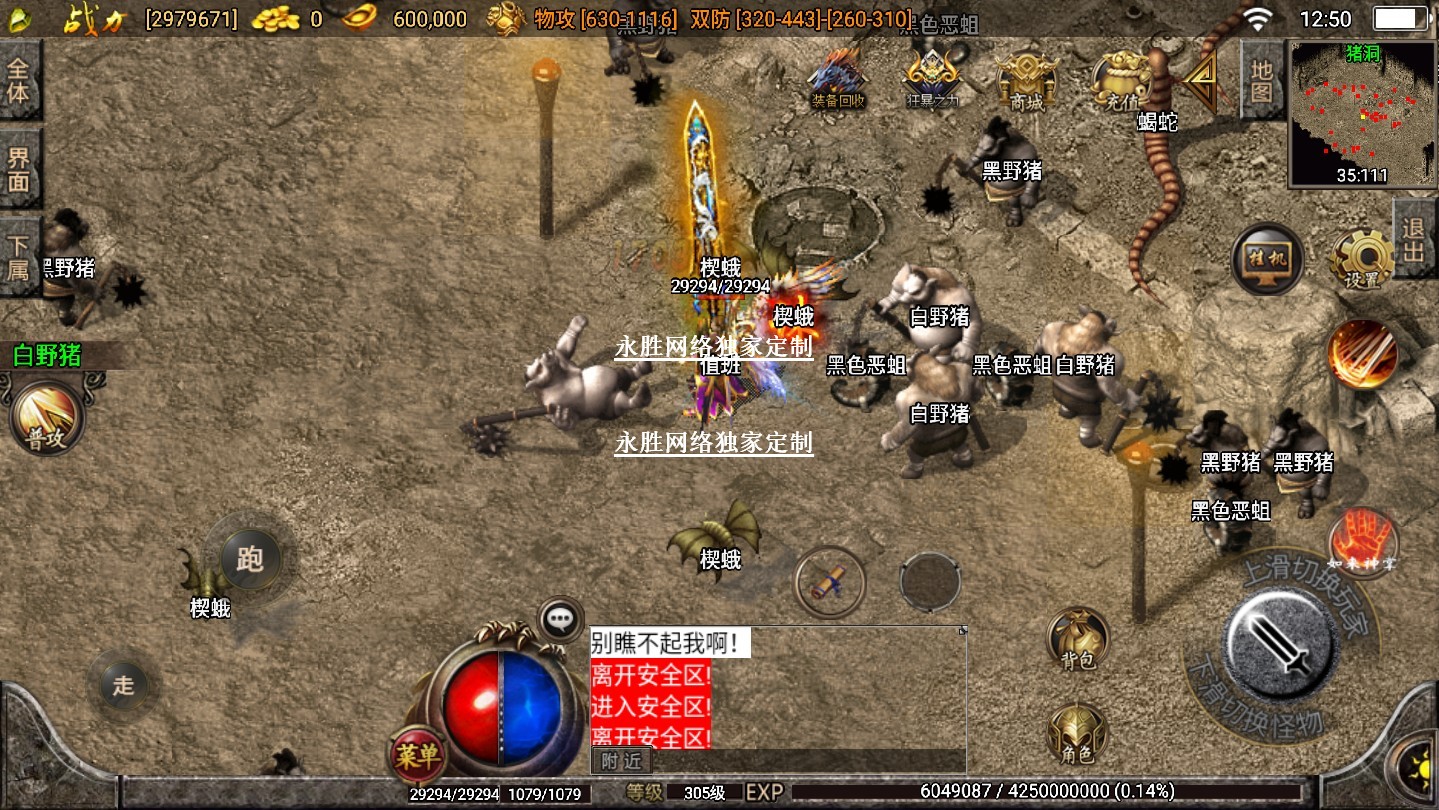Activate the 狂暴之力 icon

pos(932,77)
